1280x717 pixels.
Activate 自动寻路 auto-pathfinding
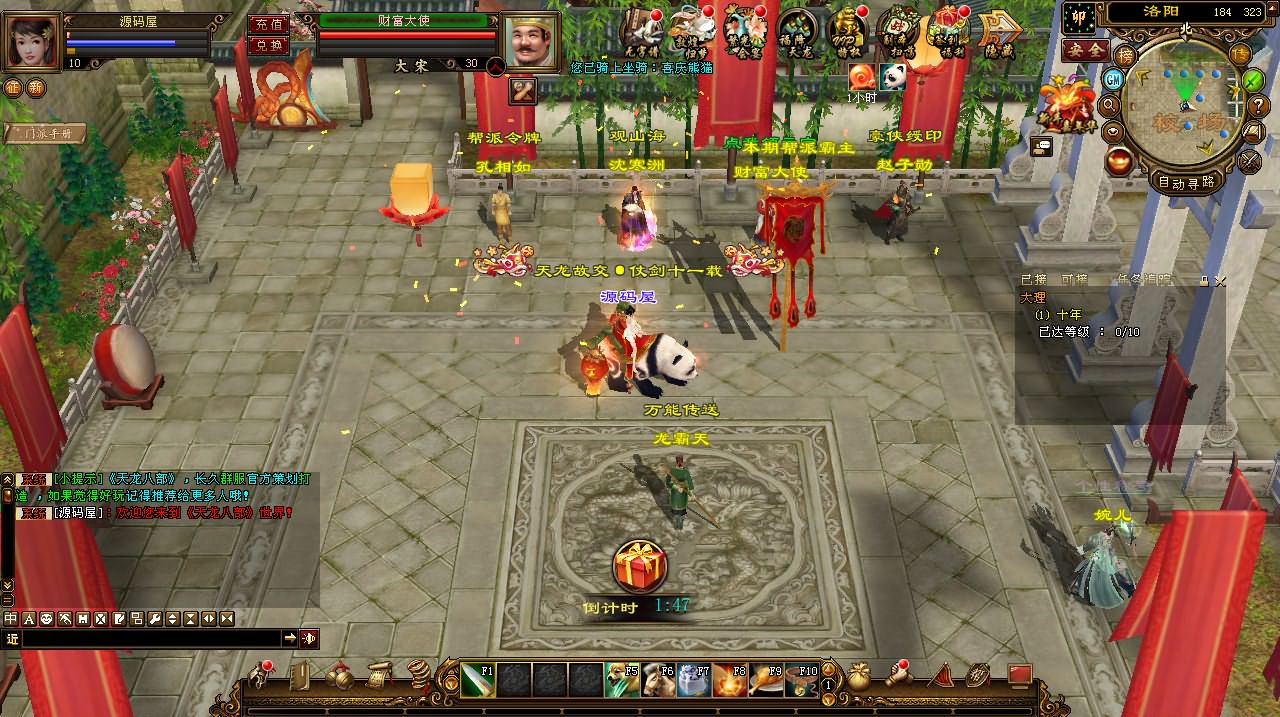1185,182
